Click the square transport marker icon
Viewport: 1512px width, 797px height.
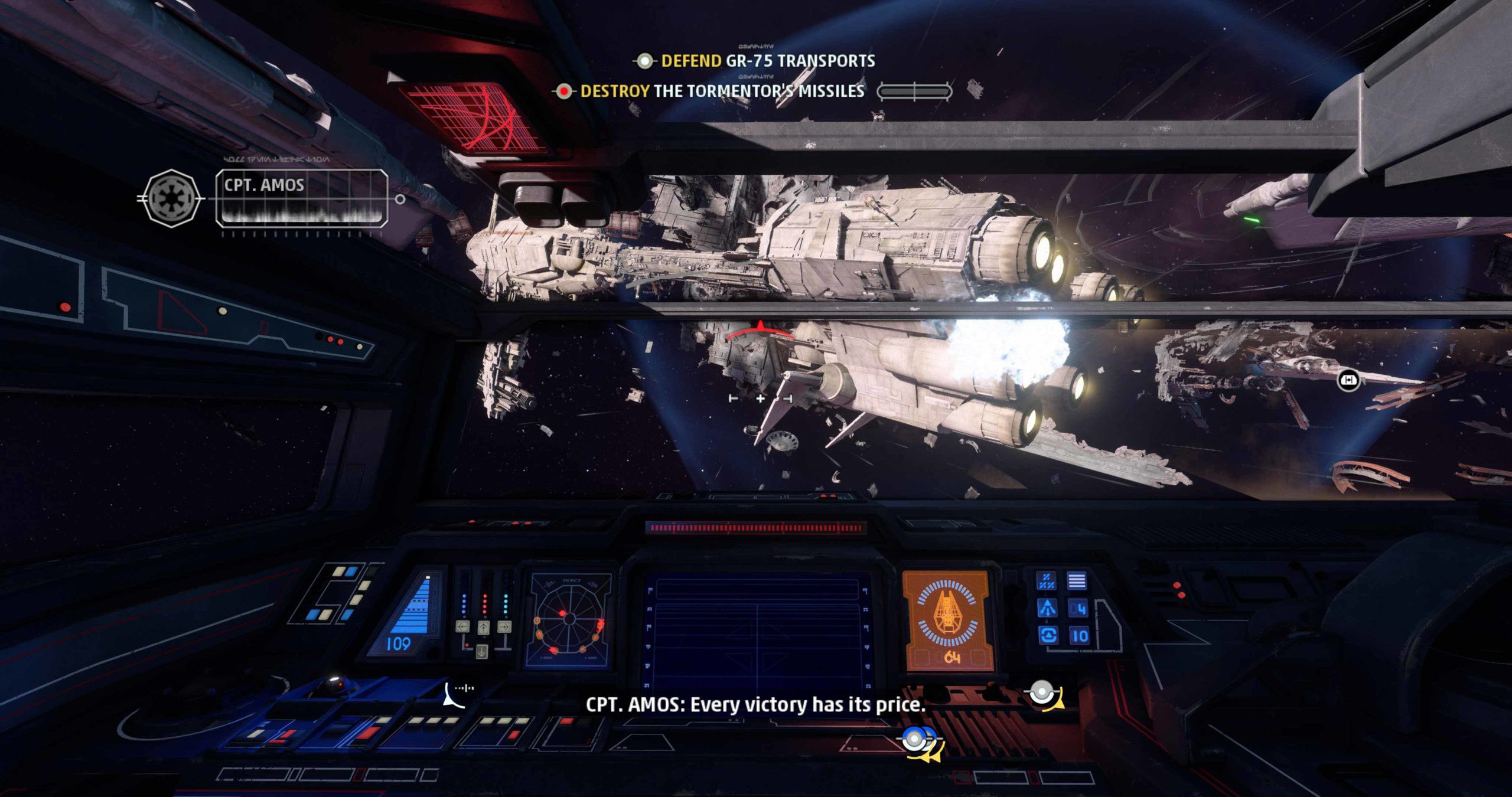1348,380
